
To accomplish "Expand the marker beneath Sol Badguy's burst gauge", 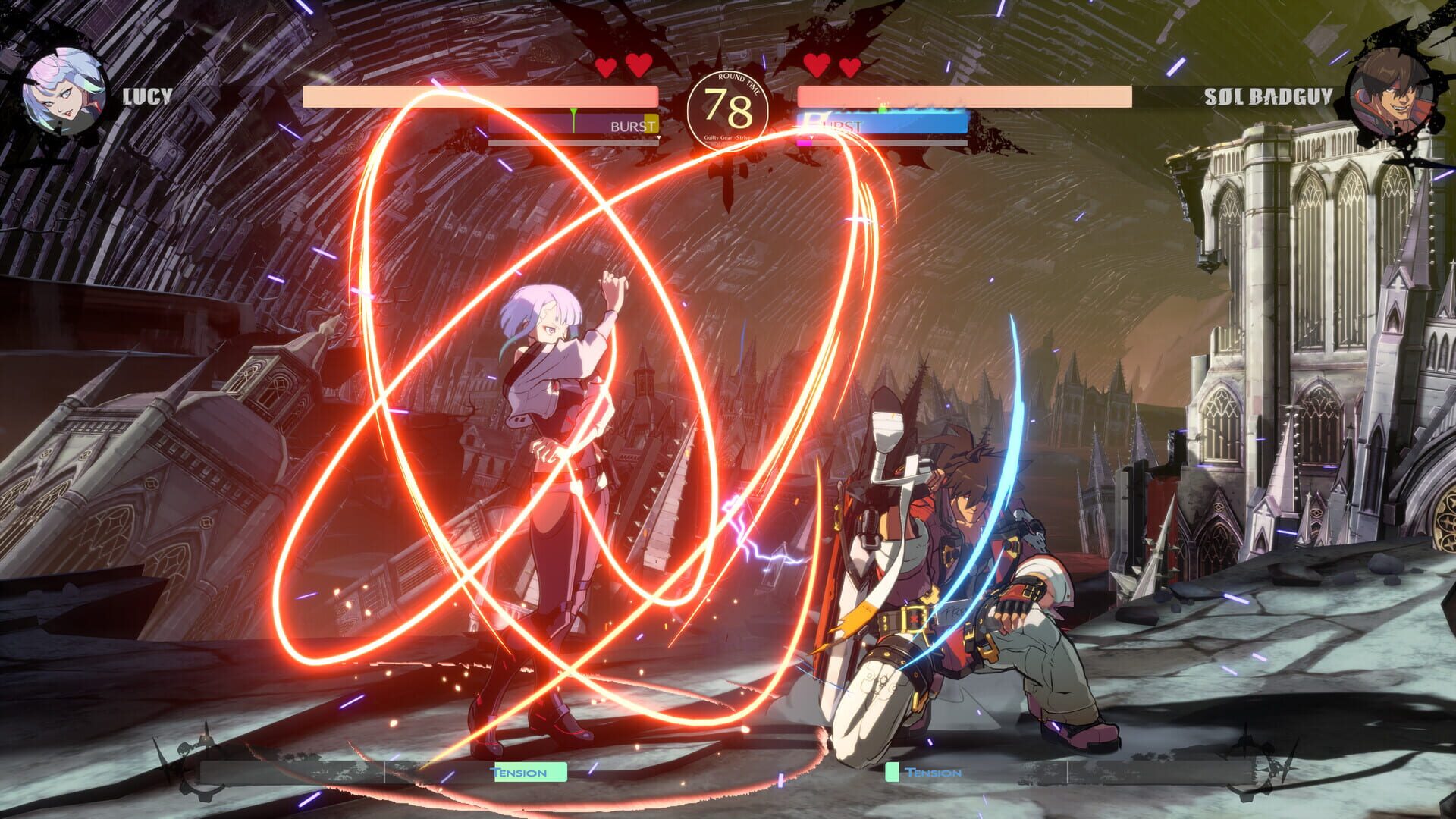I will coord(812,136).
